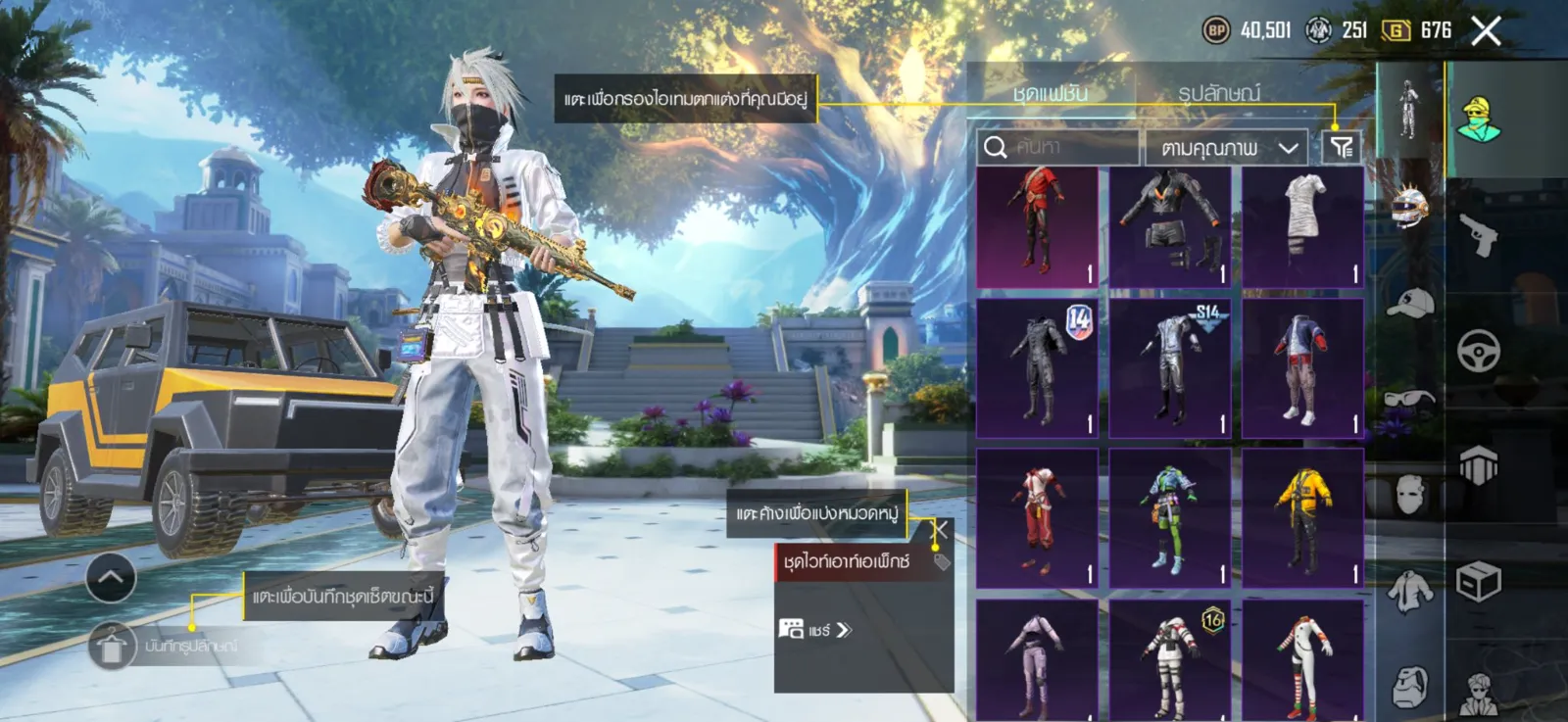Image resolution: width=1568 pixels, height=722 pixels.
Task: Pick the green and purple outfit
Action: [x=1170, y=518]
